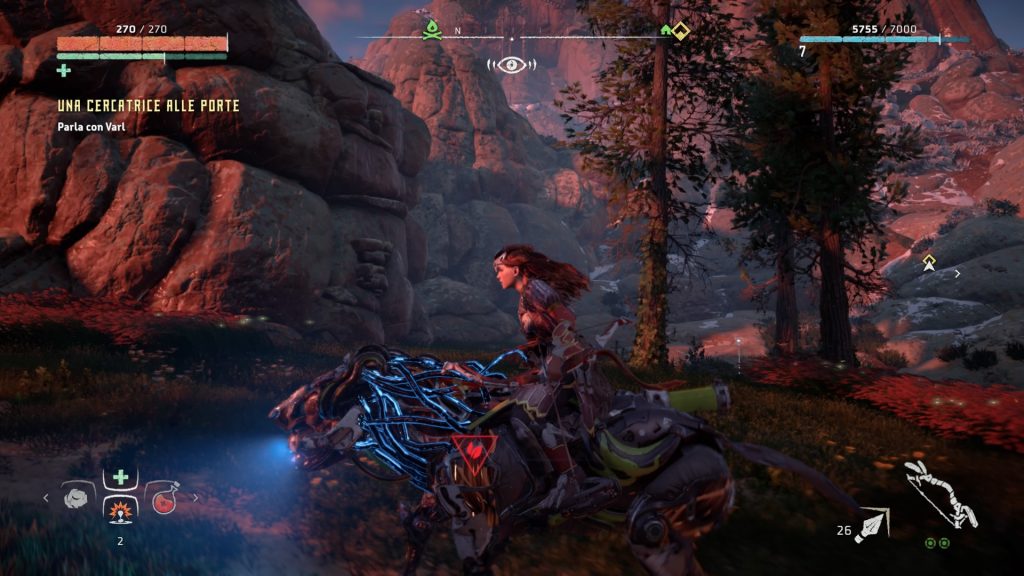Use the green cross medicine pouch slot

click(x=119, y=479)
